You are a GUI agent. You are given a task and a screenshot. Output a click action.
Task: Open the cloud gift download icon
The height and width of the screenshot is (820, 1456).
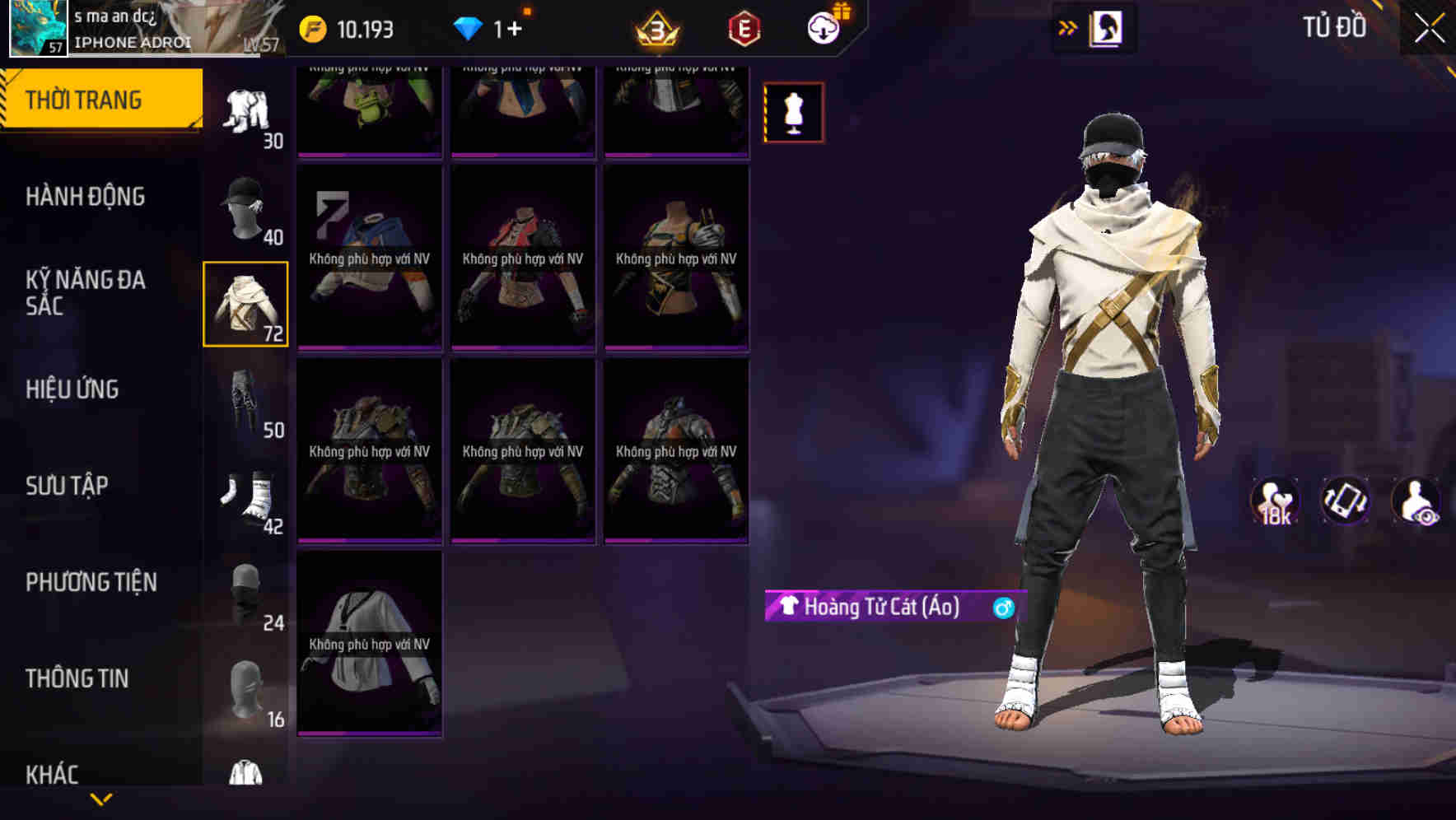[x=823, y=27]
